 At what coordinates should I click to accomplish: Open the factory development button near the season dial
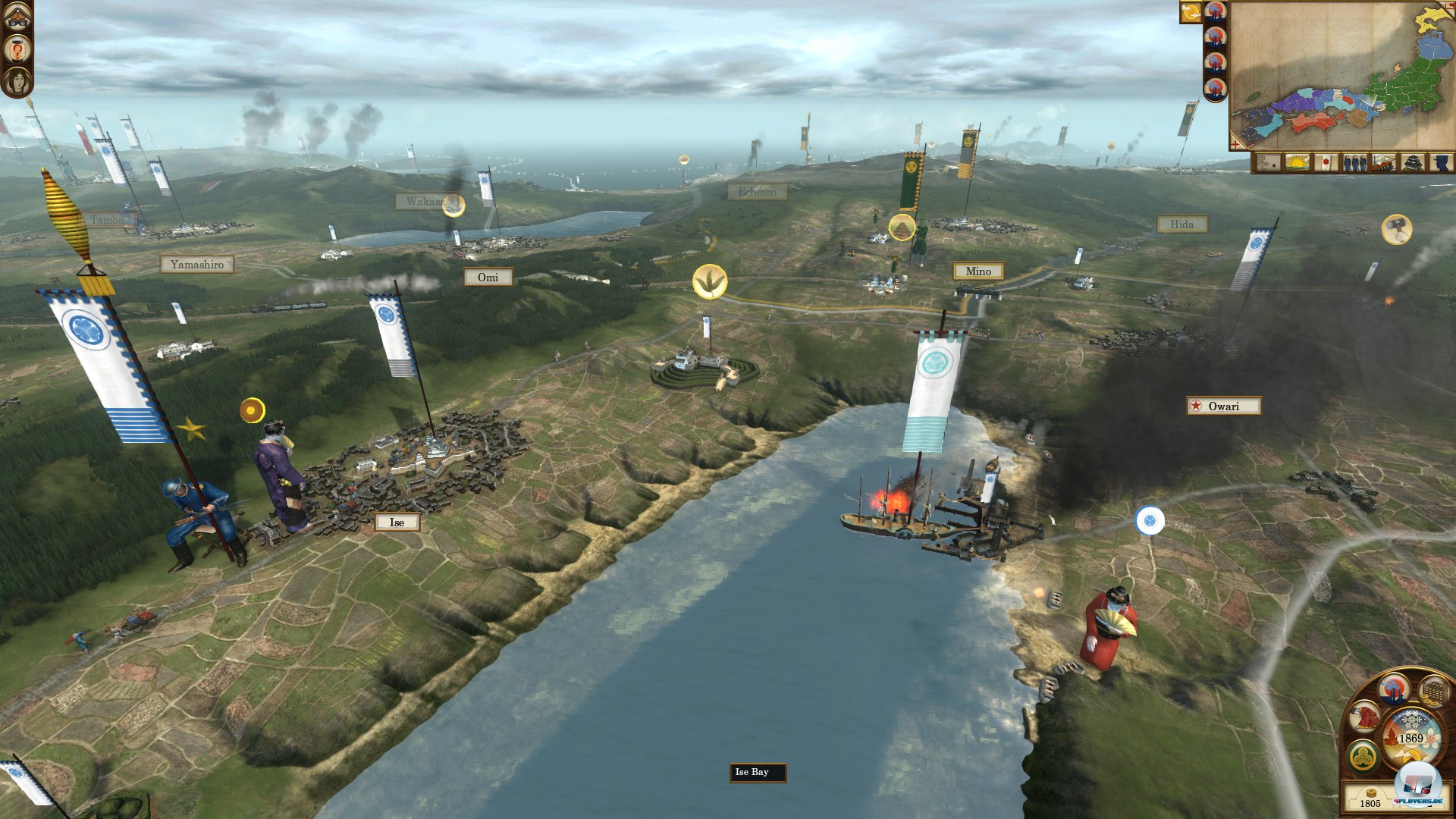click(x=1394, y=690)
